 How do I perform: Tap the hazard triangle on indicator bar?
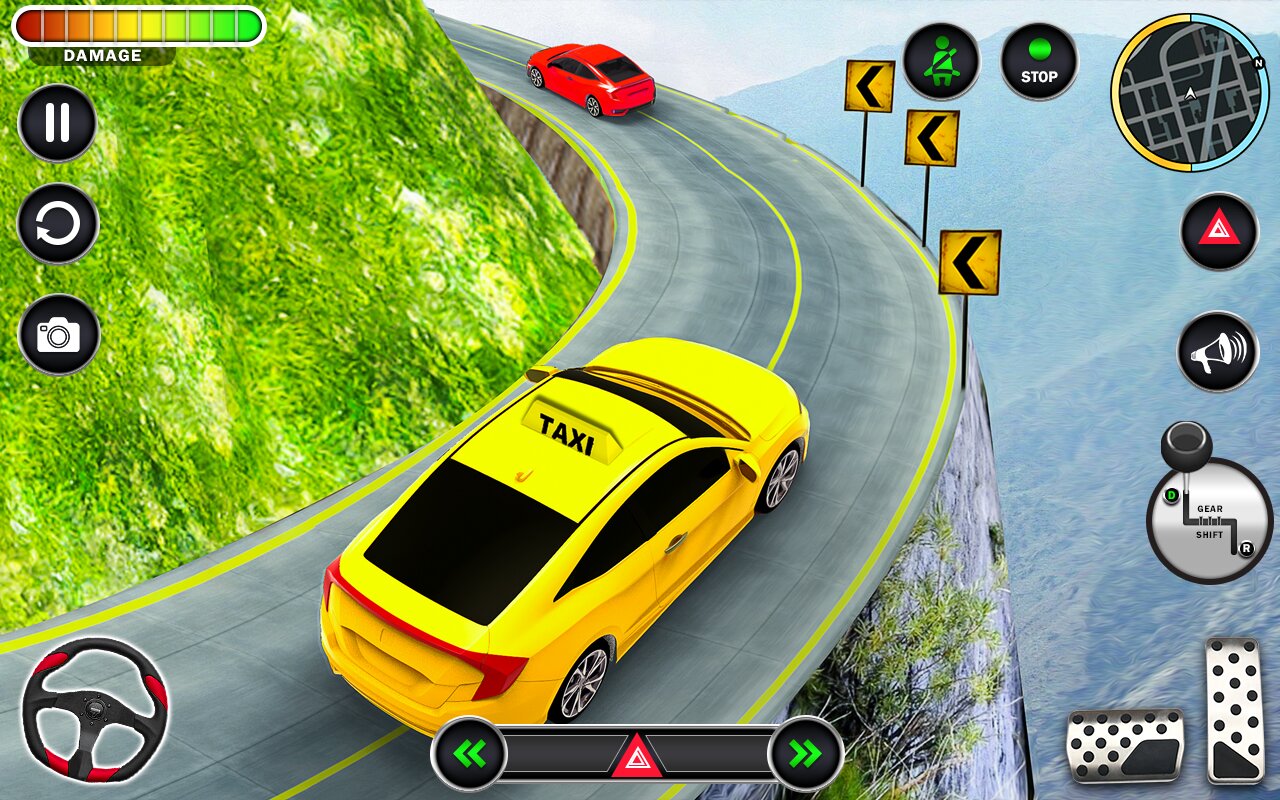point(637,755)
